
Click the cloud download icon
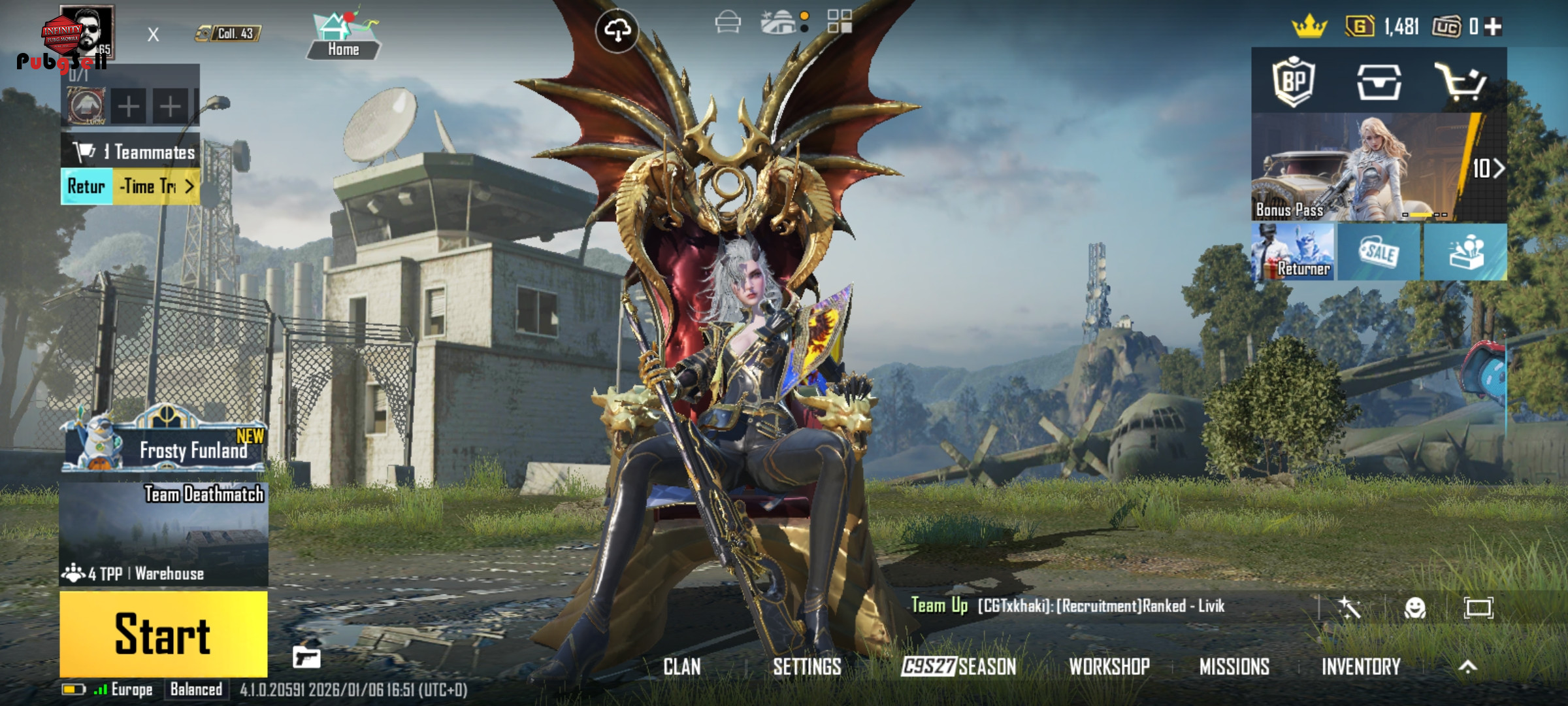(x=617, y=30)
